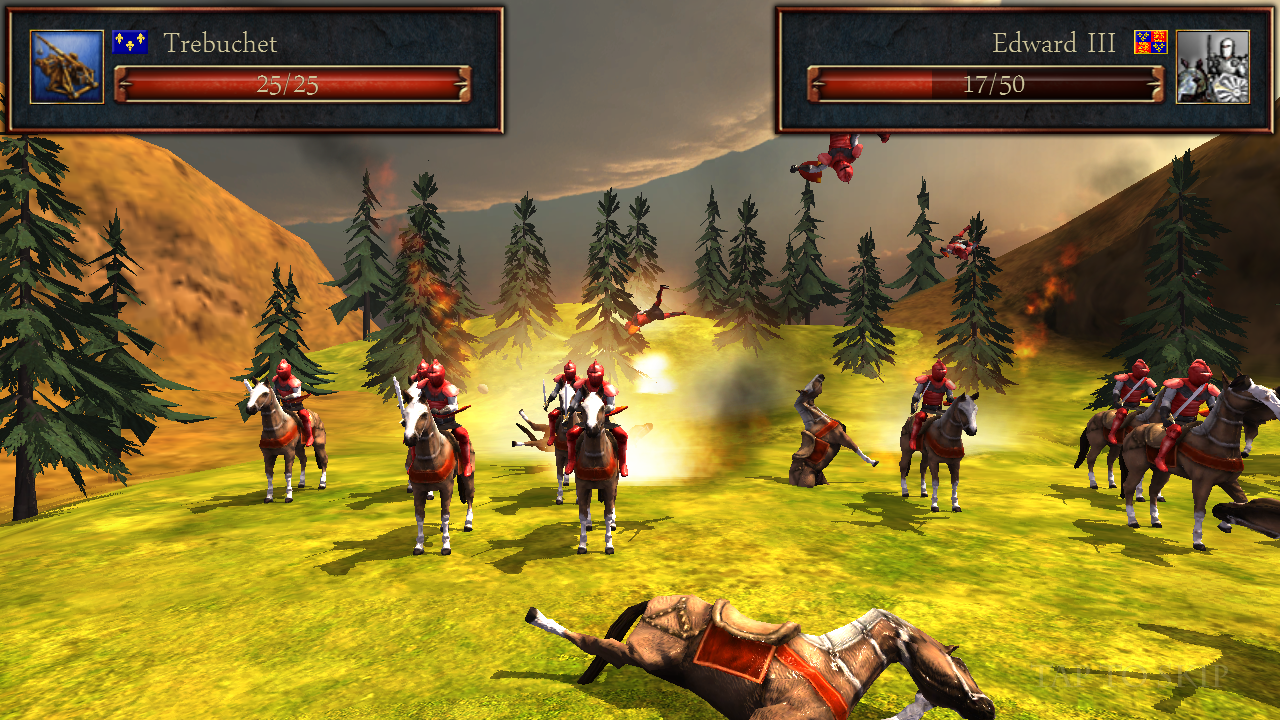Click the blue fleur-de-lis flag icon
1280x720 pixels.
tap(130, 42)
